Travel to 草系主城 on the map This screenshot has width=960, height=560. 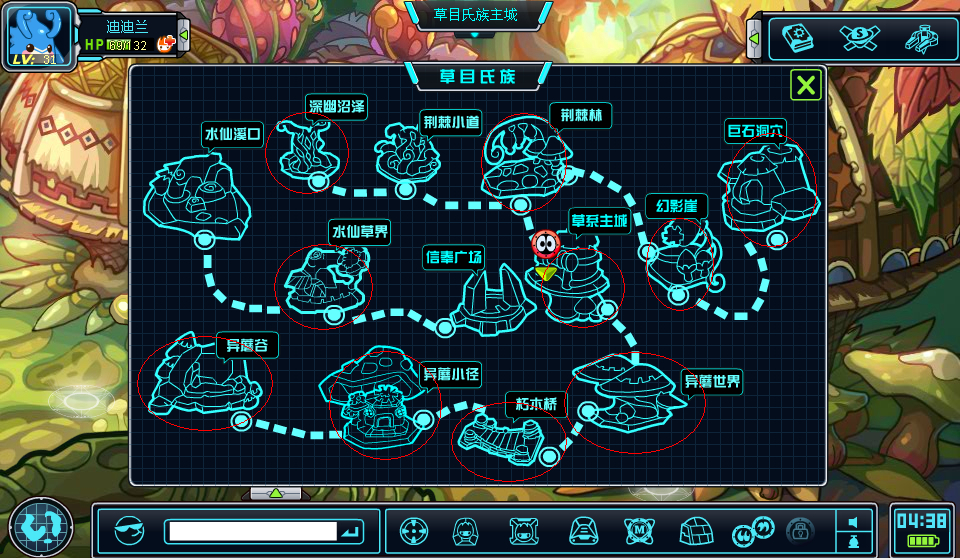[582, 280]
